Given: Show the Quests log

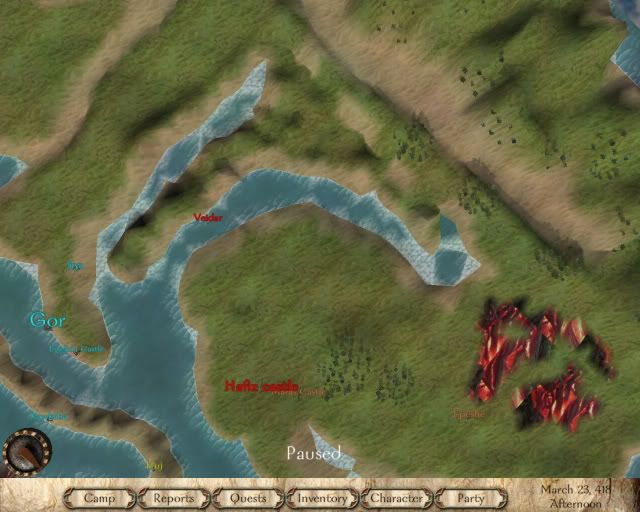Looking at the screenshot, I should click(x=248, y=498).
